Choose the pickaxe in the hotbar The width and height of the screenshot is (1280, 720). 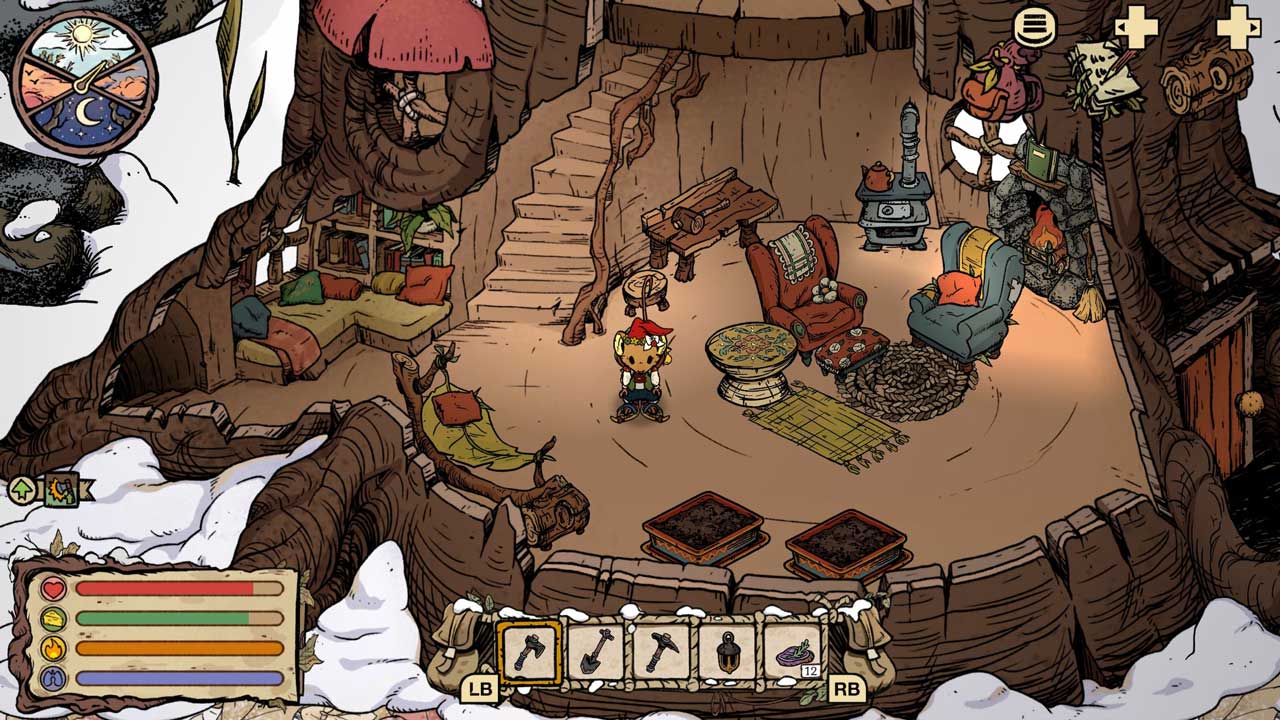pos(661,653)
